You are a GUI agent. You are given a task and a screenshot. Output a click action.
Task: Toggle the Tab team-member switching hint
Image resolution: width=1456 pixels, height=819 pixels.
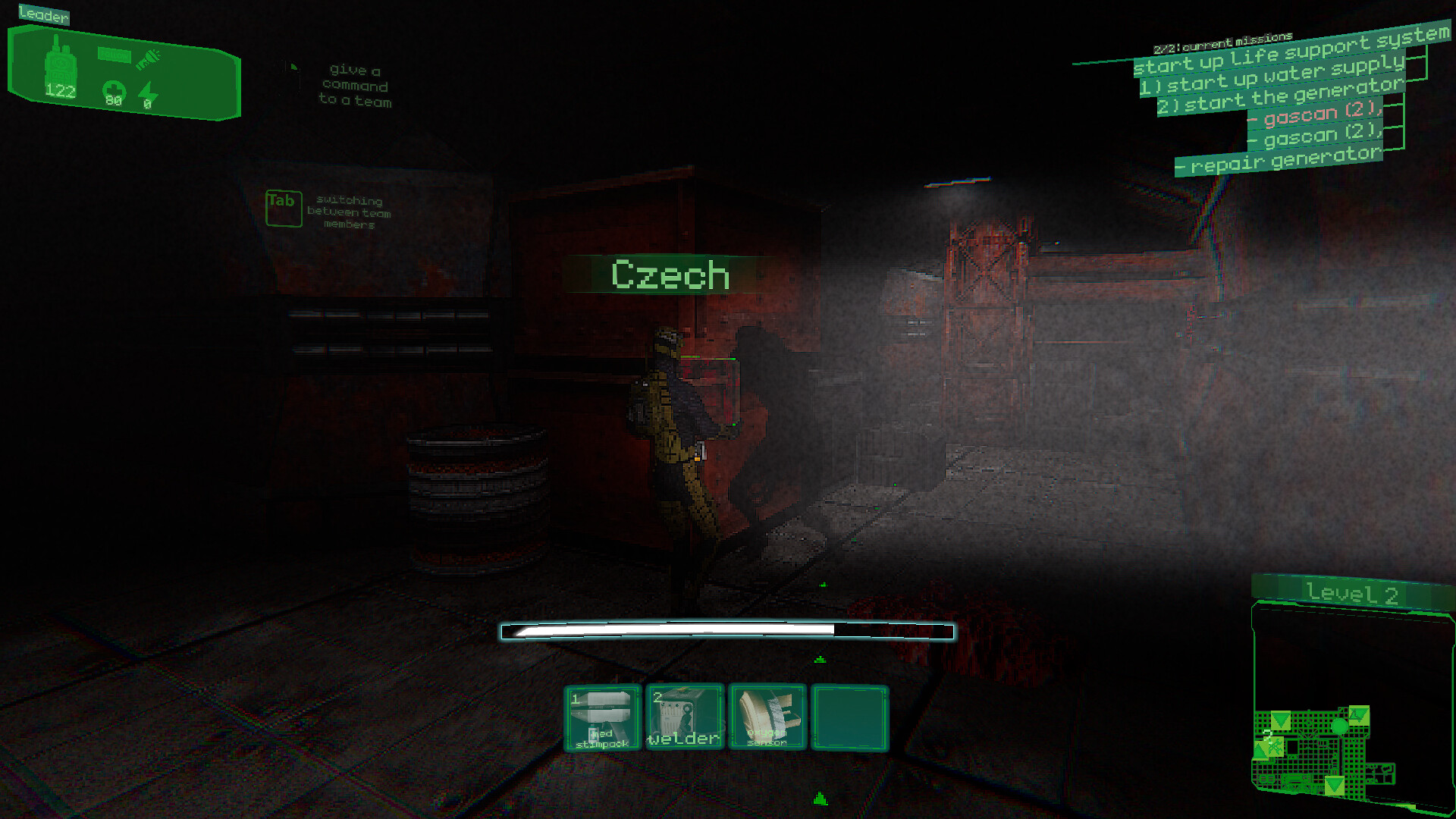tap(283, 207)
